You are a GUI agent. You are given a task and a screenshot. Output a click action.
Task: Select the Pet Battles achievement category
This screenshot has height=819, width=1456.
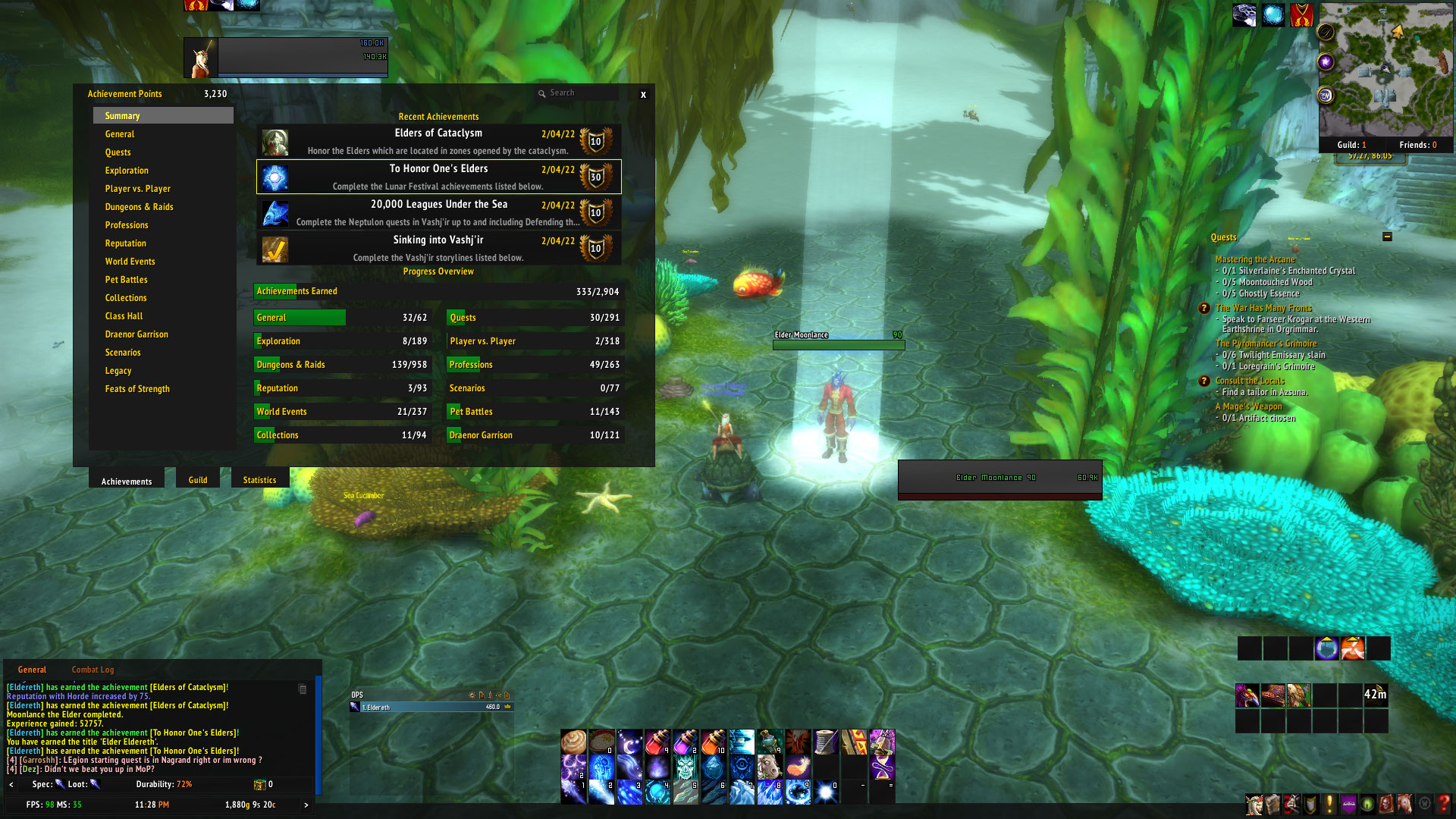point(127,280)
